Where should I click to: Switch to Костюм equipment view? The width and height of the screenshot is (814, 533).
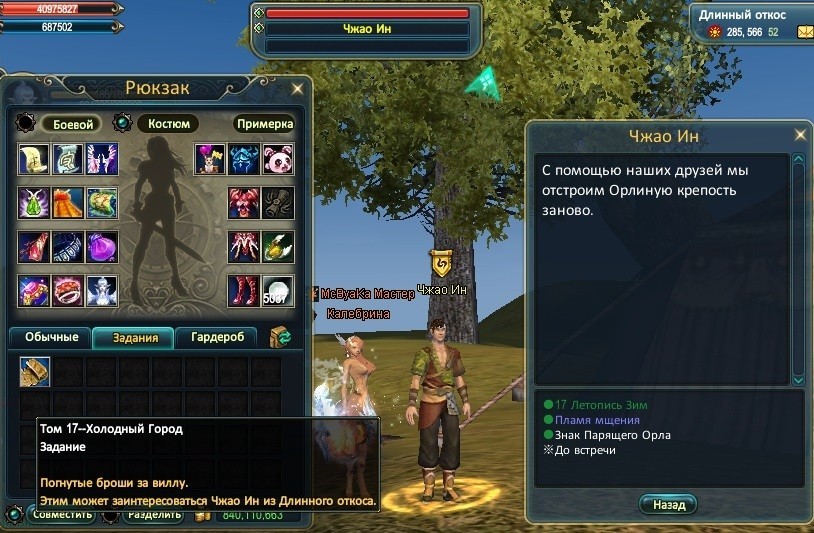pos(166,124)
